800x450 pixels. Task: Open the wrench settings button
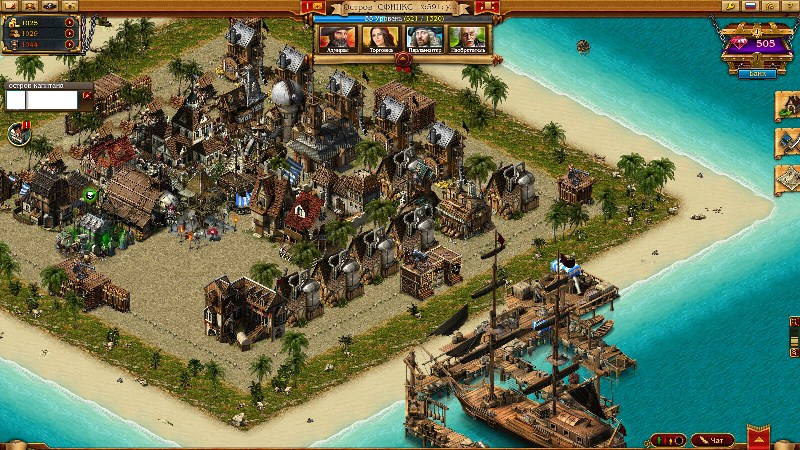pyautogui.click(x=731, y=5)
